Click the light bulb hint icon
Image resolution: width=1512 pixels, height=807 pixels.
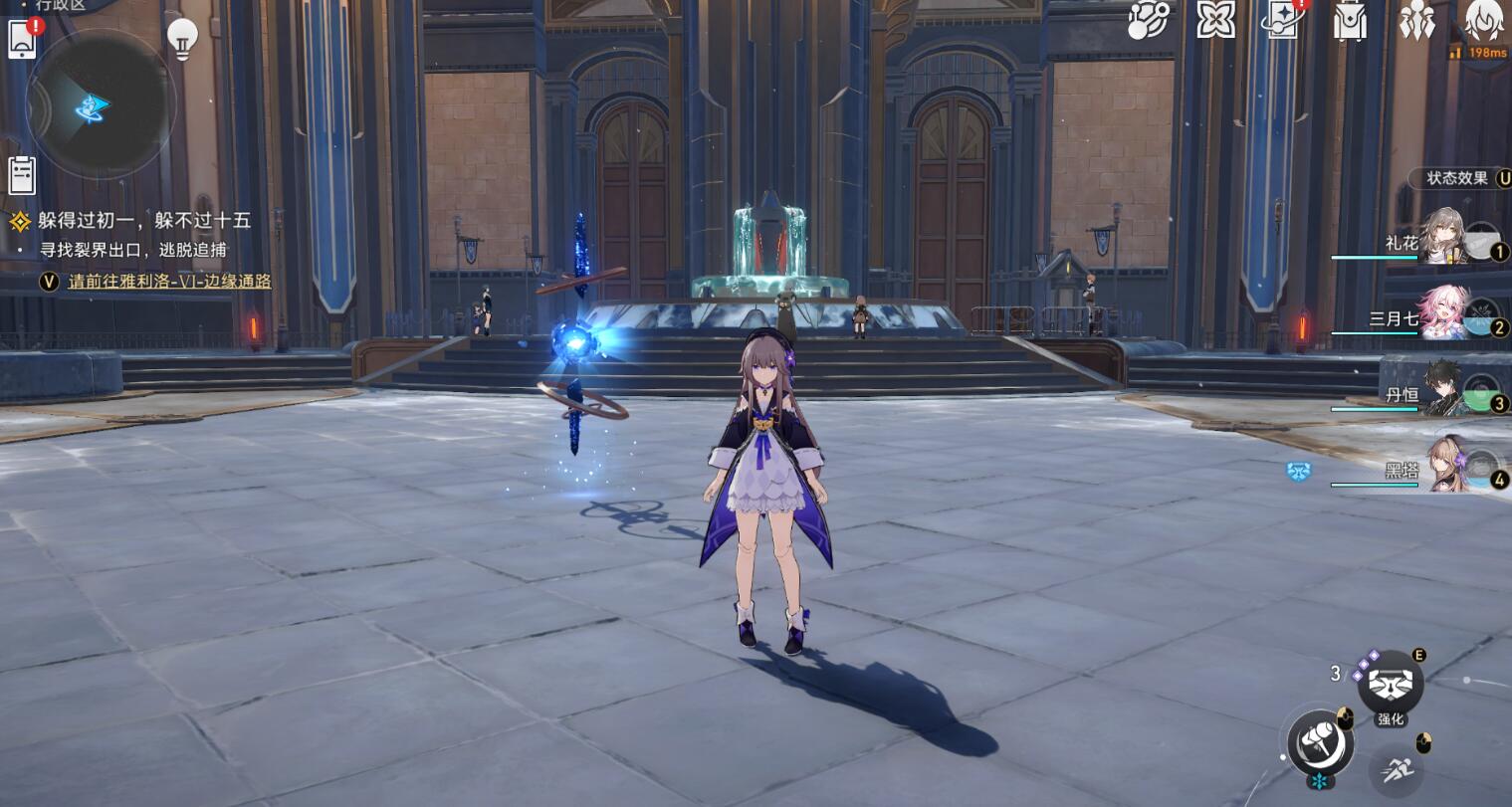click(181, 38)
